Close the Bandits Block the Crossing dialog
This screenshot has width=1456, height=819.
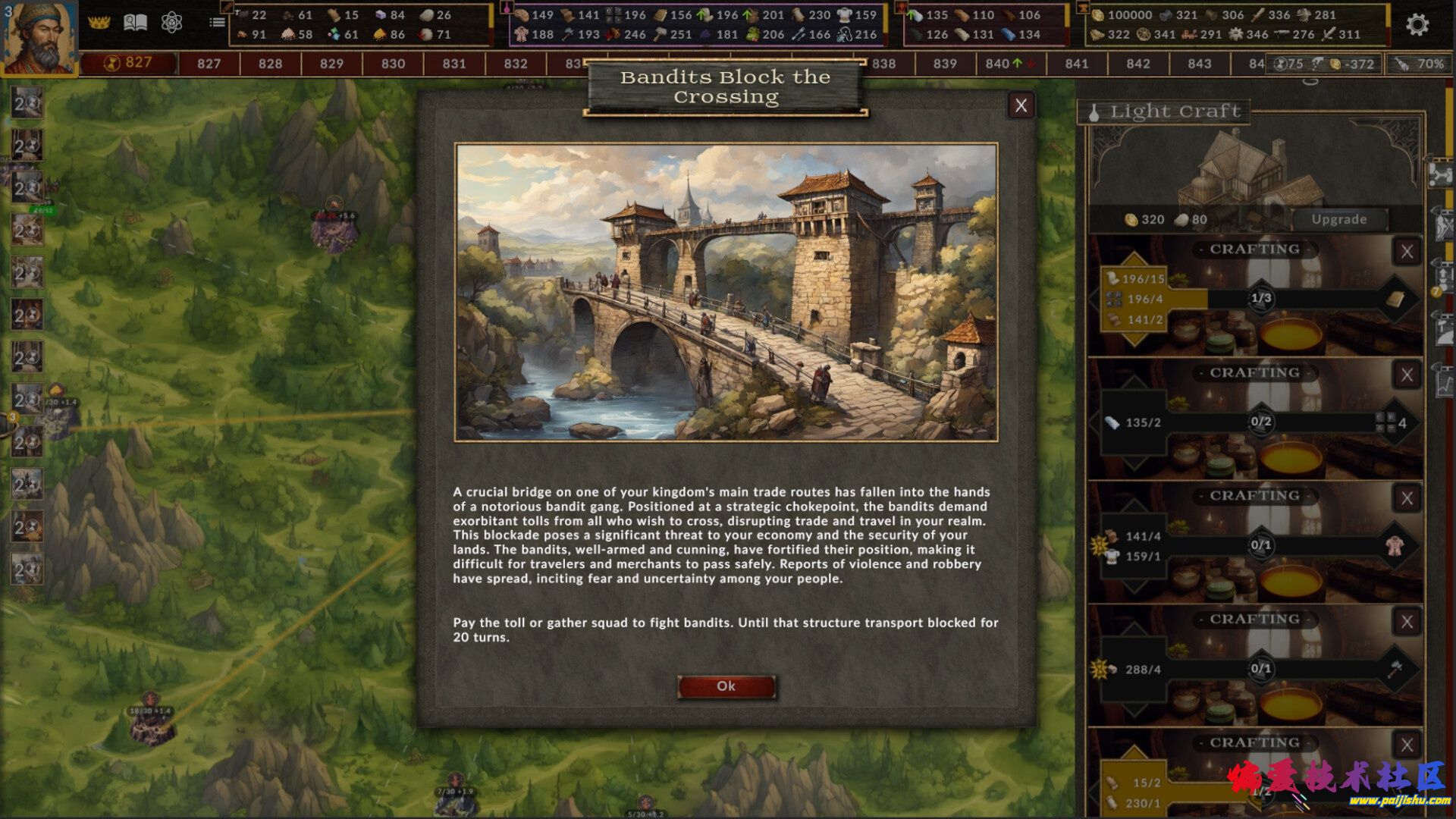pyautogui.click(x=1021, y=106)
